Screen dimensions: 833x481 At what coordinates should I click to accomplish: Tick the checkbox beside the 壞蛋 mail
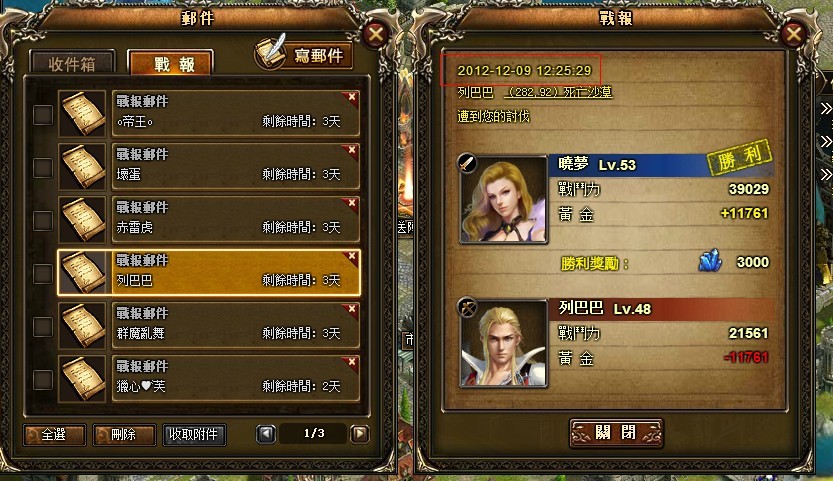tap(43, 167)
